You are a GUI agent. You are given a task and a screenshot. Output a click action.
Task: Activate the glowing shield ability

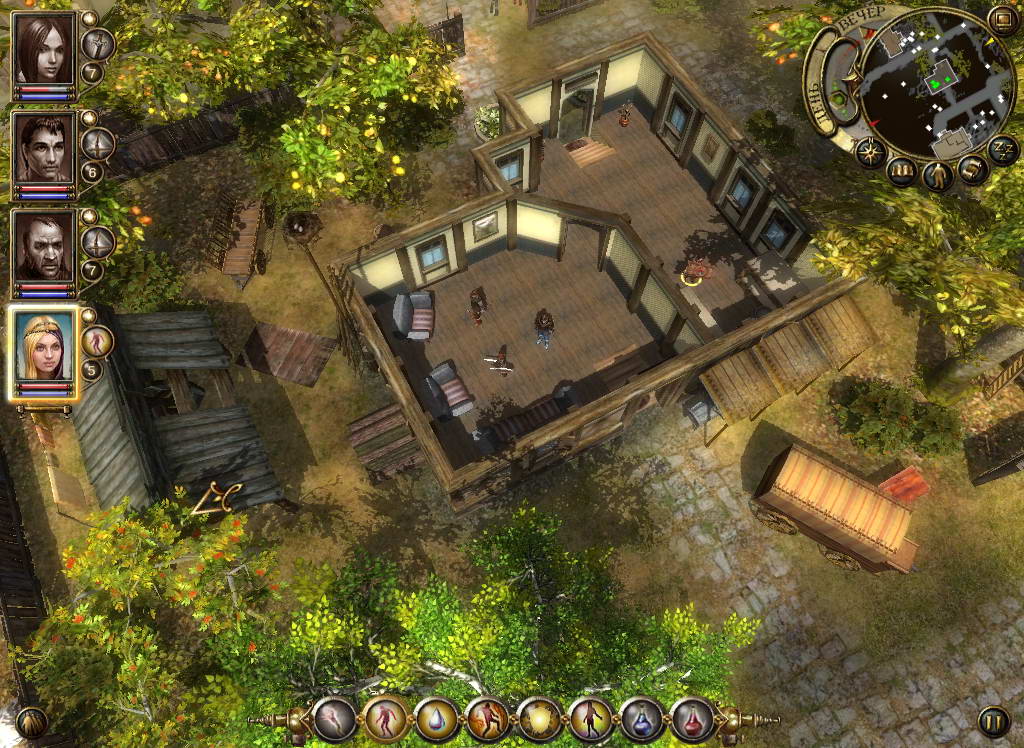[540, 719]
